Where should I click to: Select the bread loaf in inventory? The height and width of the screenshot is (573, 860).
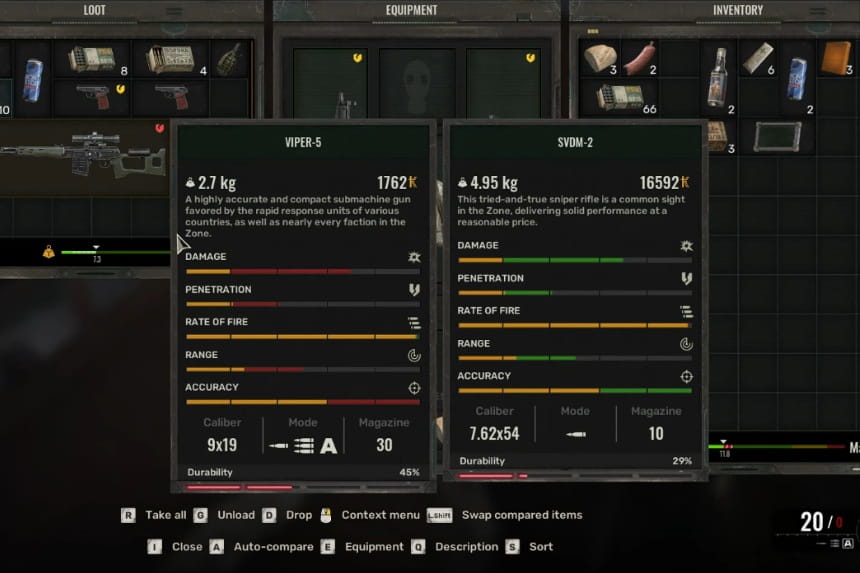point(600,58)
